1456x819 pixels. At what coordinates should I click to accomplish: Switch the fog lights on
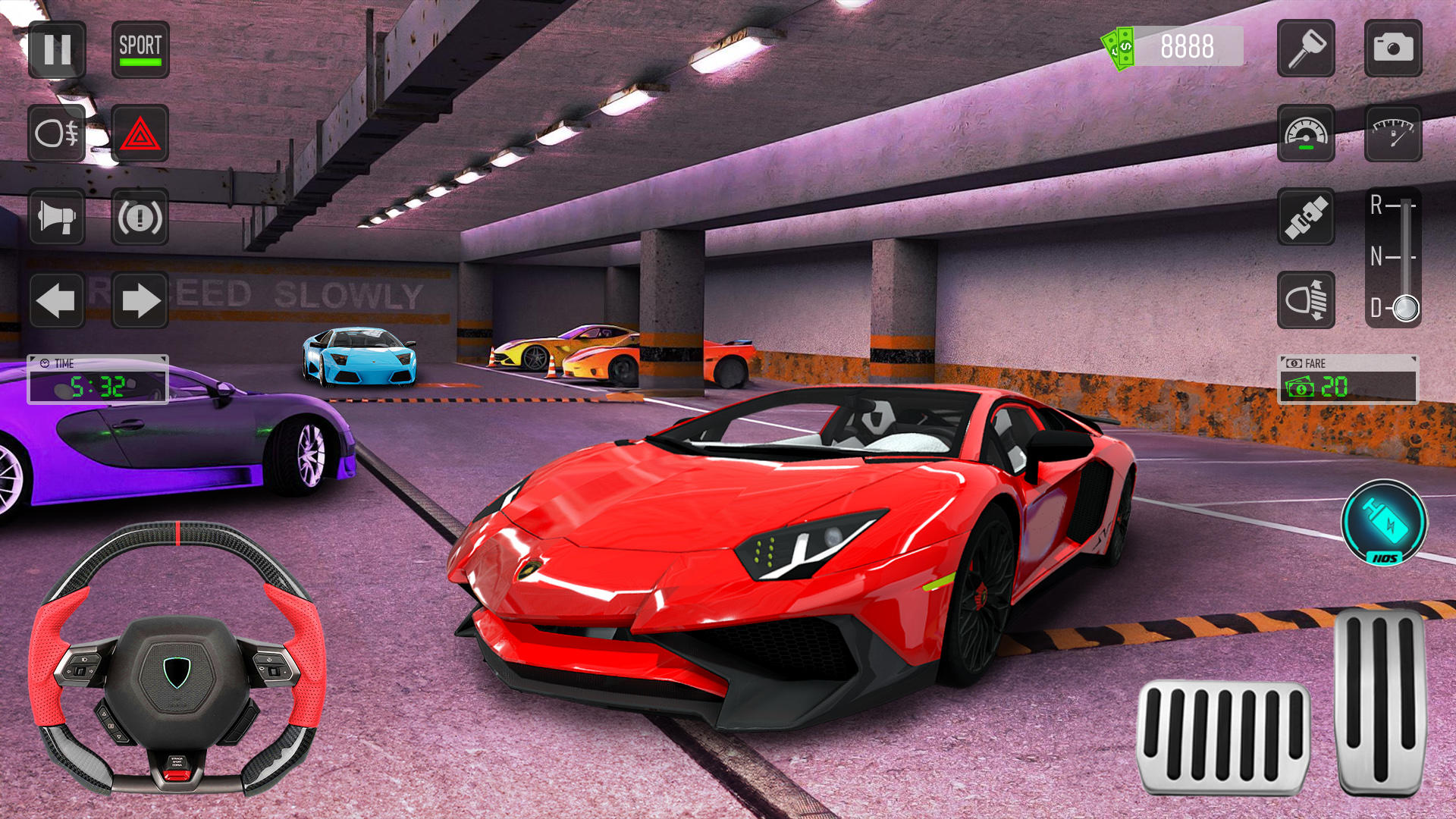pos(57,135)
